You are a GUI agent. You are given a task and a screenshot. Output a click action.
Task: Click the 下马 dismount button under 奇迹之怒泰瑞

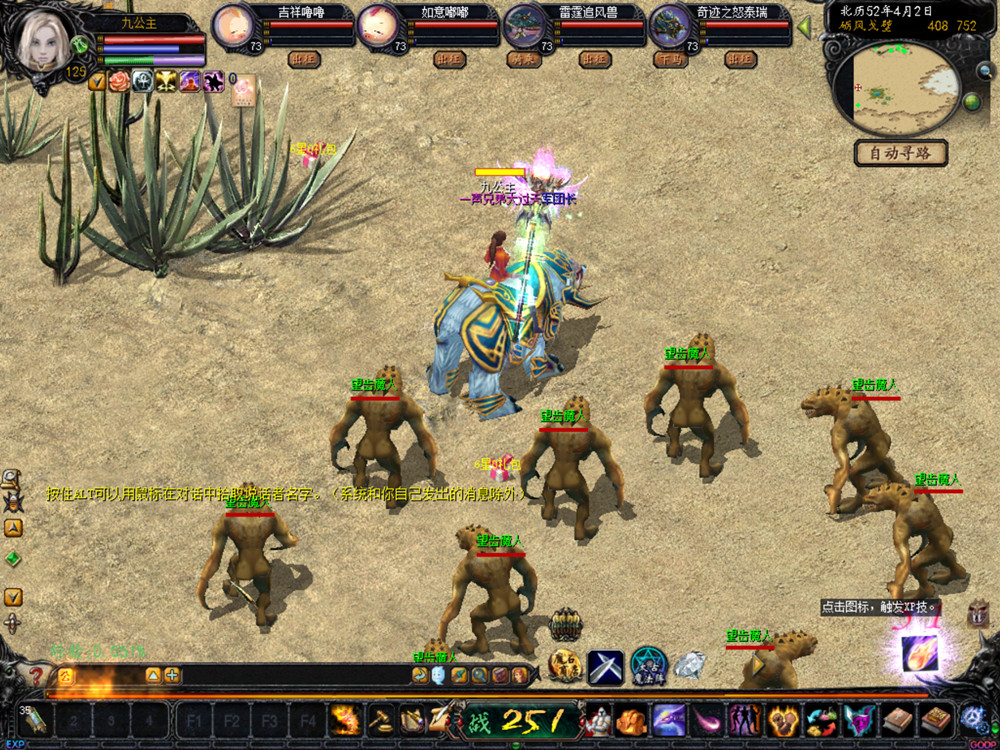coord(668,60)
